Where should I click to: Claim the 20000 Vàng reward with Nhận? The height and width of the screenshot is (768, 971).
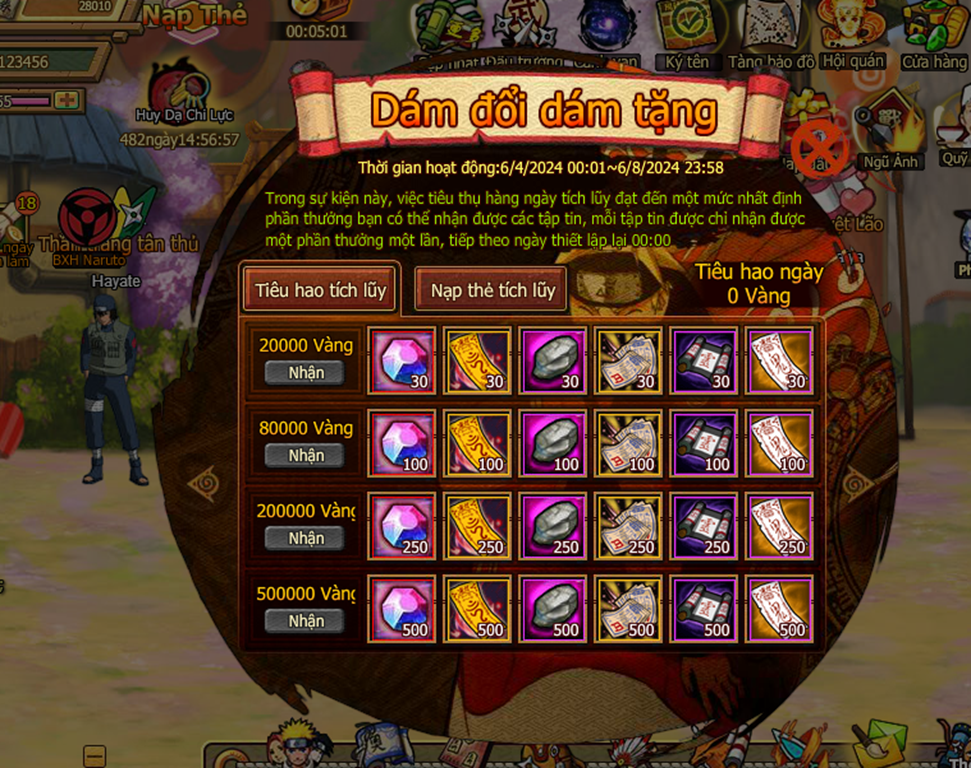306,373
